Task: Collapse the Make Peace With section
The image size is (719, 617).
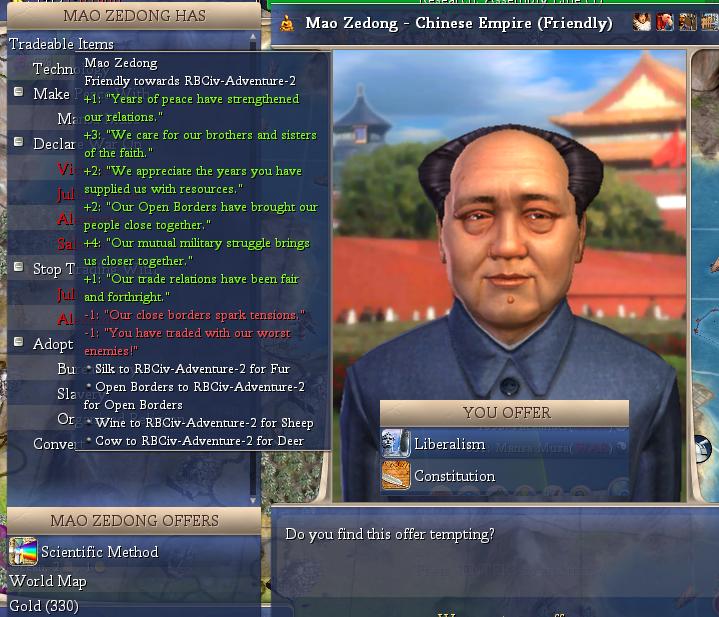Action: 18,93
